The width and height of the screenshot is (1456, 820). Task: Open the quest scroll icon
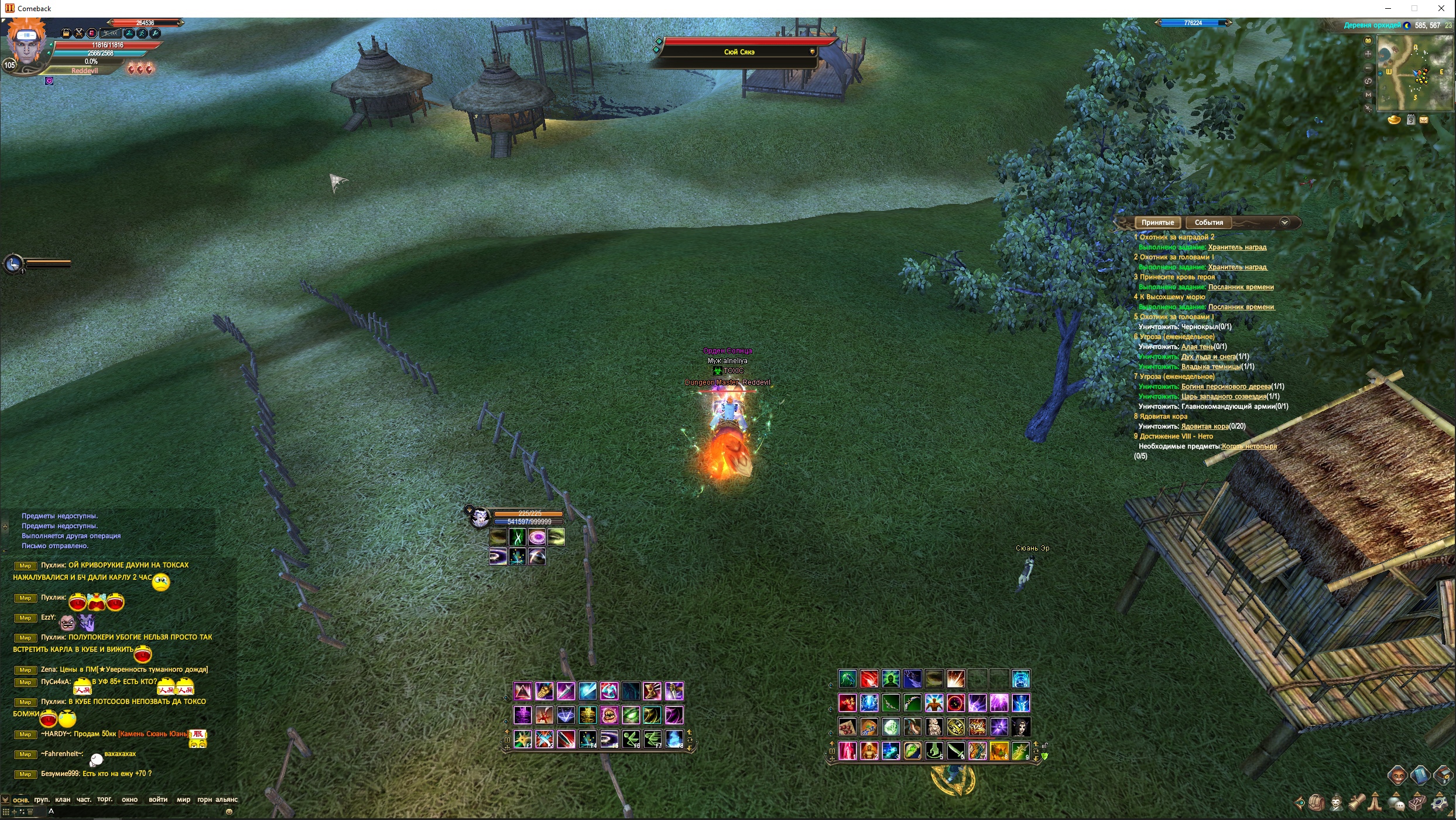click(x=1356, y=802)
